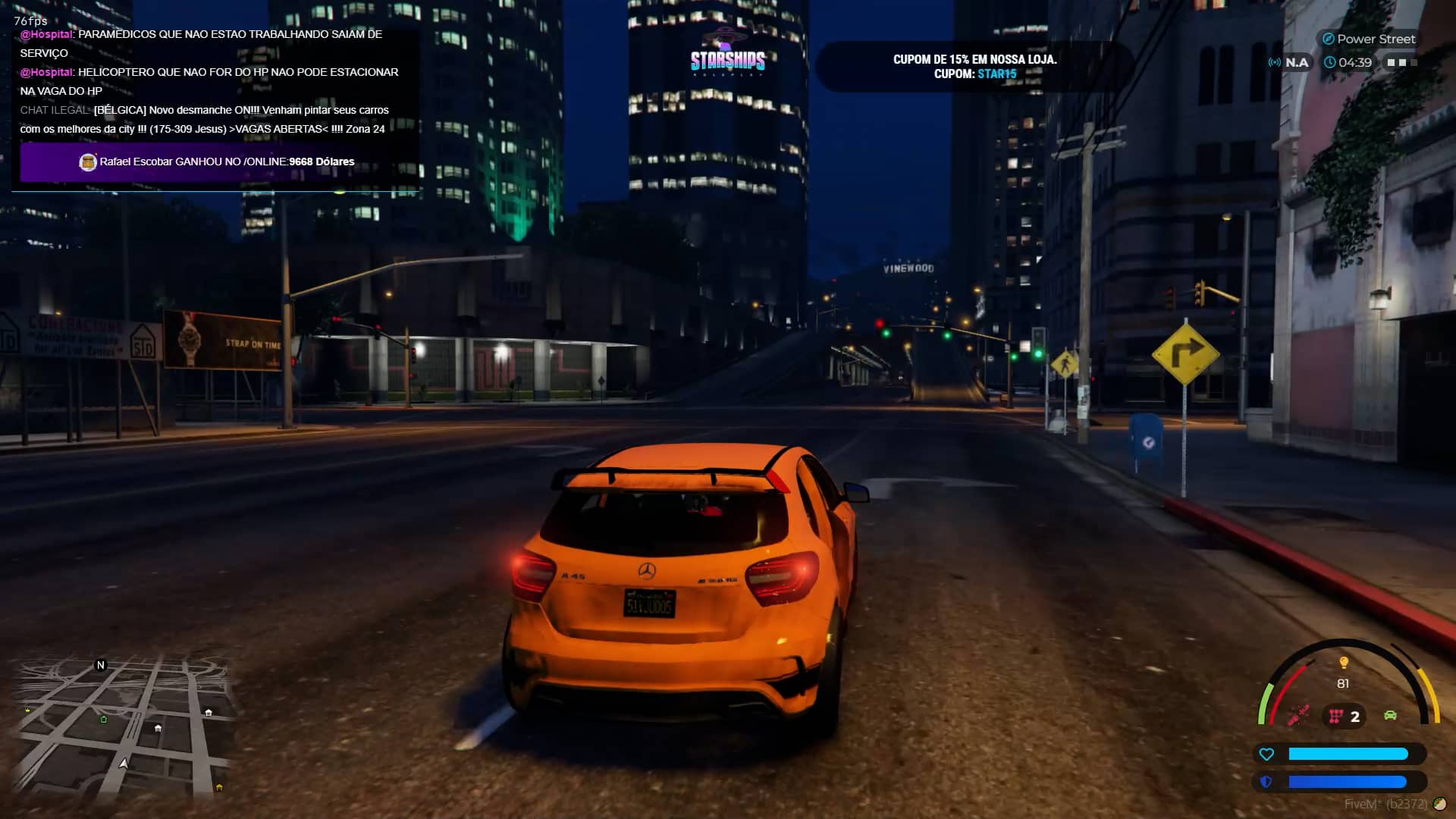Click the gear shifter icon
This screenshot has height=819, width=1456.
(1336, 716)
